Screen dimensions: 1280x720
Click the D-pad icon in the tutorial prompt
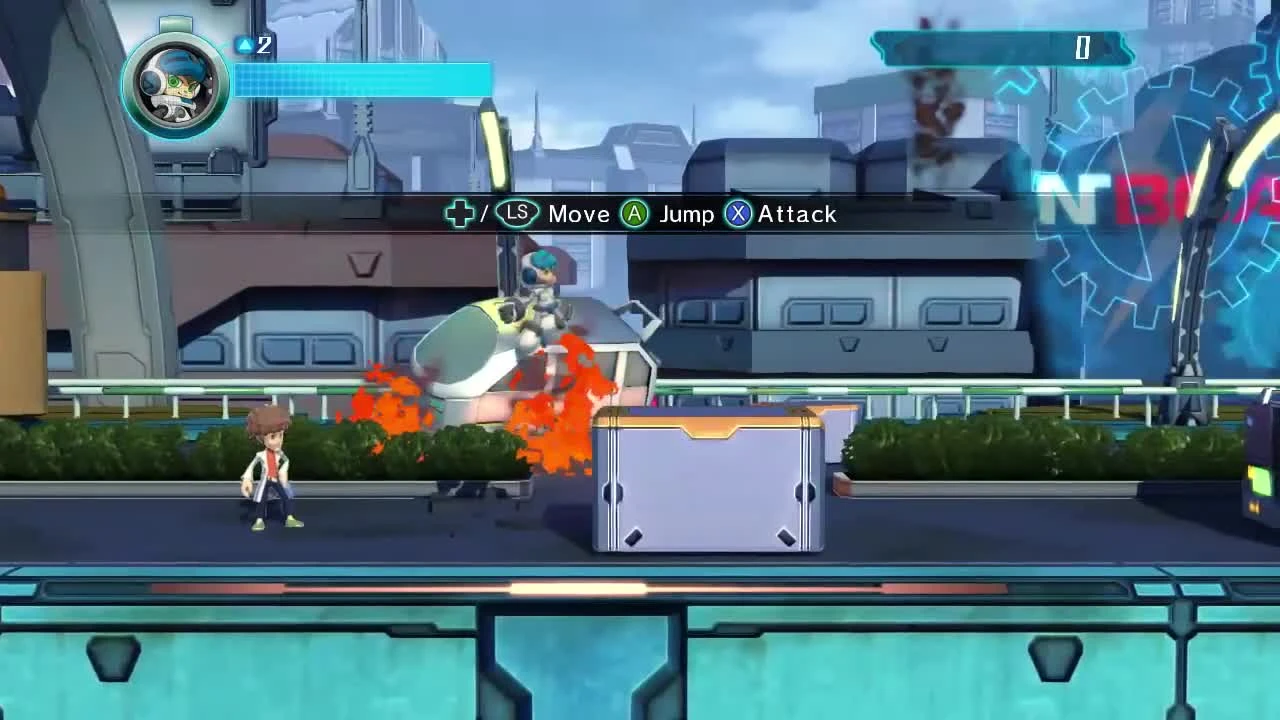point(459,213)
